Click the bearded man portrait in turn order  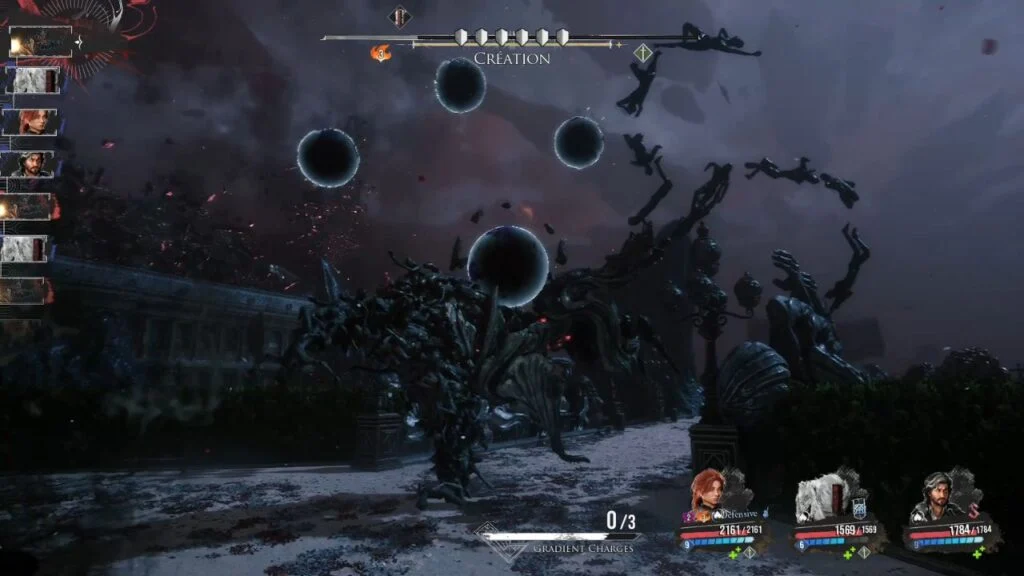pyautogui.click(x=32, y=164)
